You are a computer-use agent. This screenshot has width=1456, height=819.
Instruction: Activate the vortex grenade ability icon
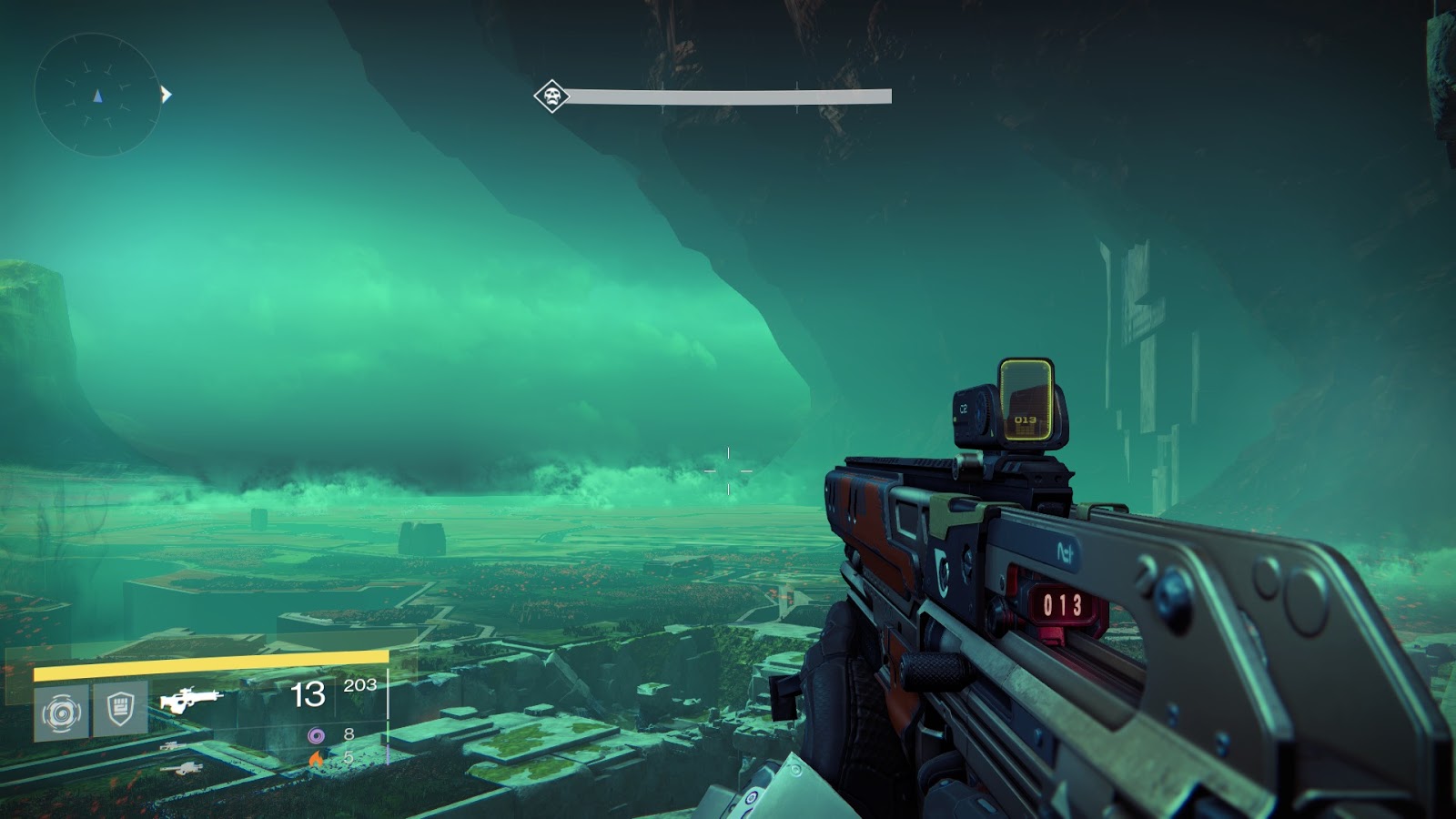click(62, 711)
